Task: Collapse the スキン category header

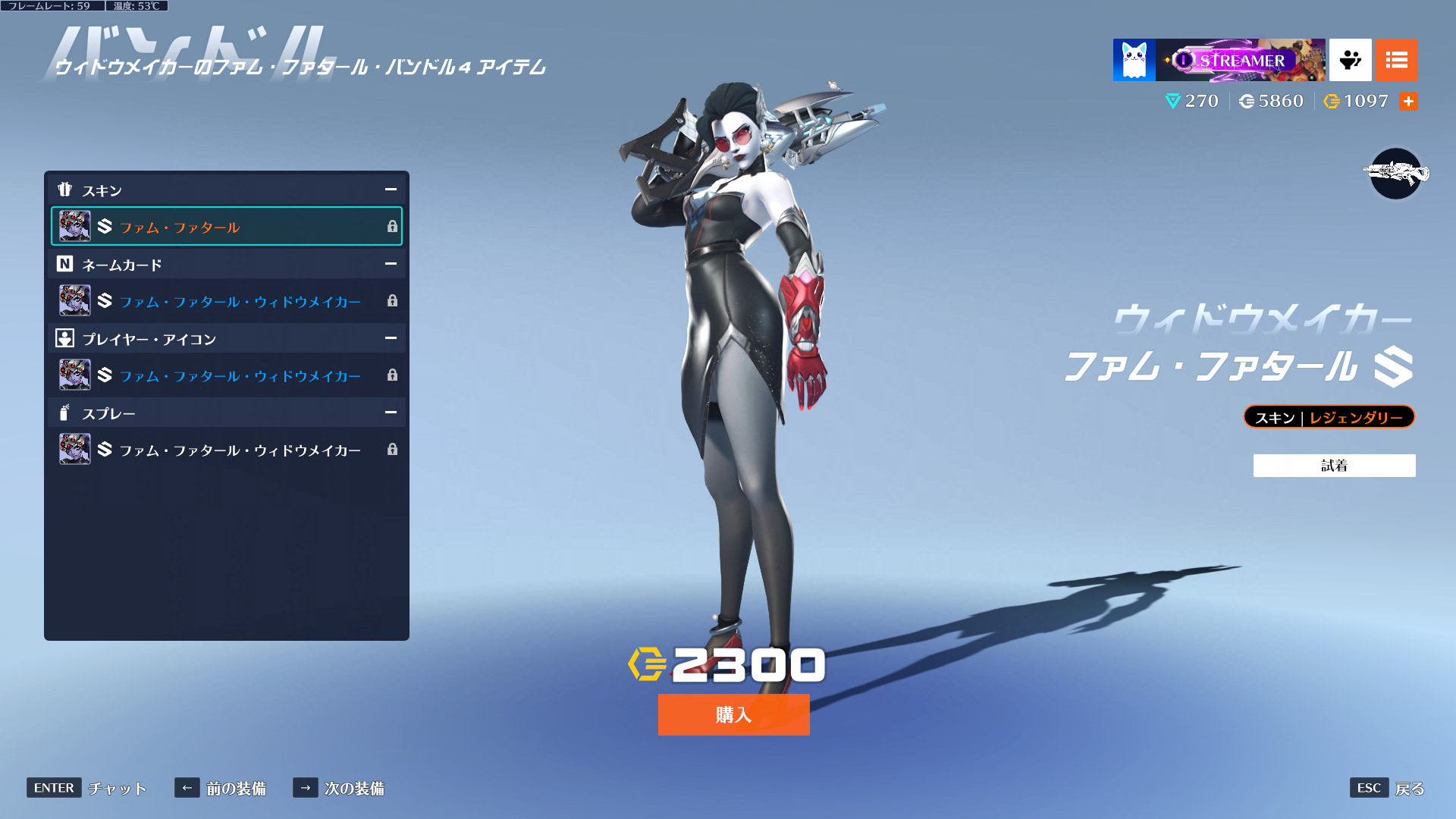Action: (x=391, y=190)
